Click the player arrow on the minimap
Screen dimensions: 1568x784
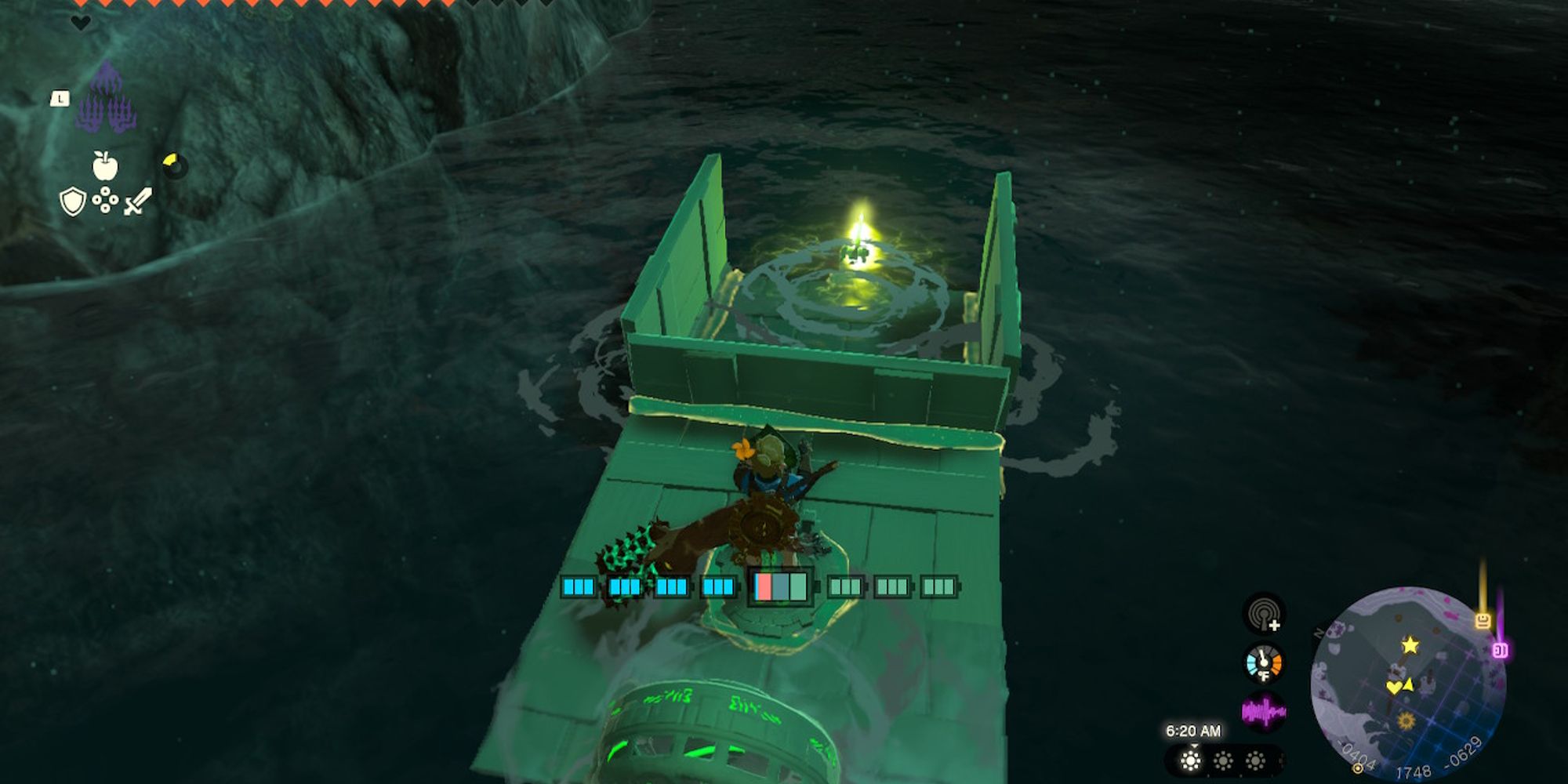click(1409, 684)
